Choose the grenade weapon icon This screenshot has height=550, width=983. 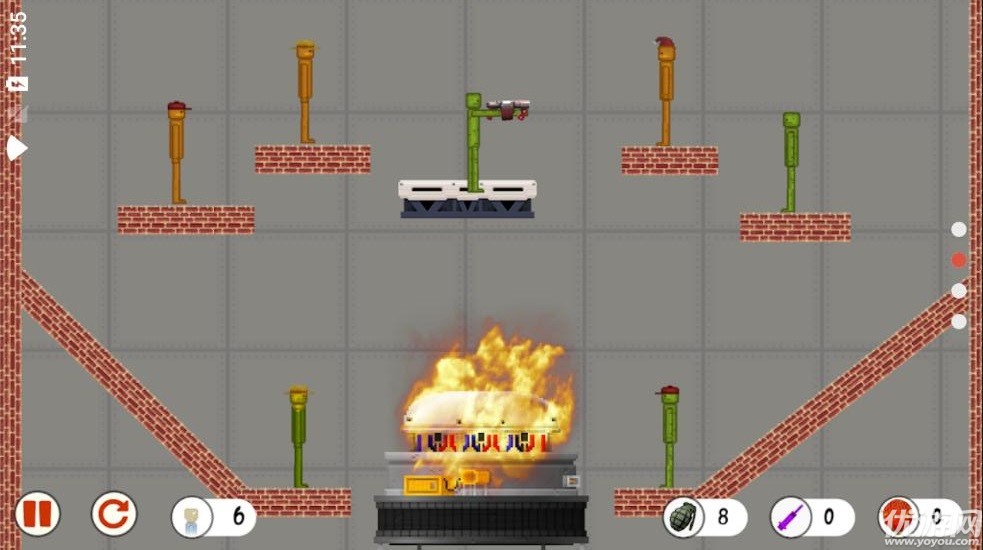pos(682,517)
